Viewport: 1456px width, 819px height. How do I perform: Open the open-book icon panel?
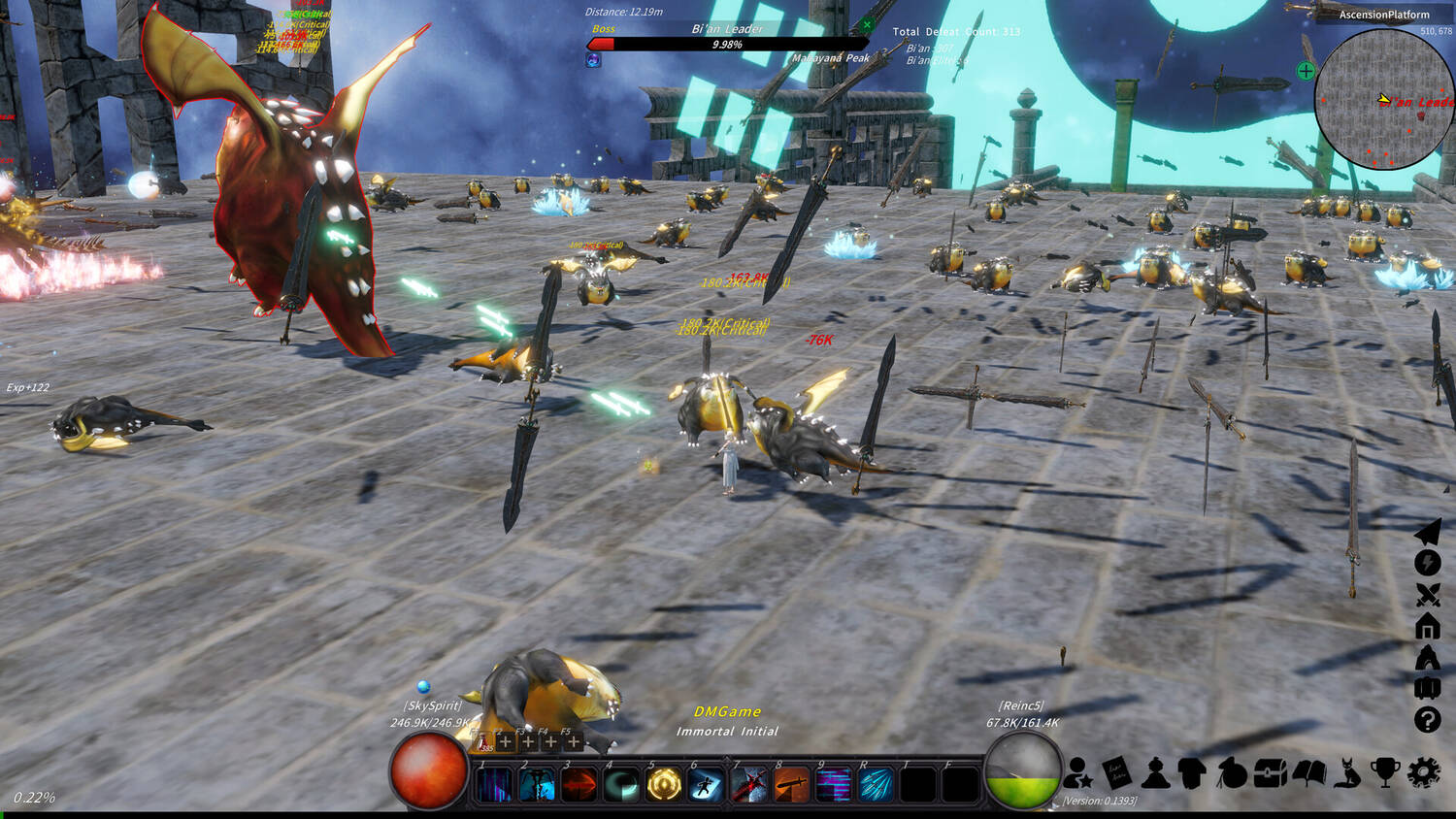pyautogui.click(x=1308, y=772)
